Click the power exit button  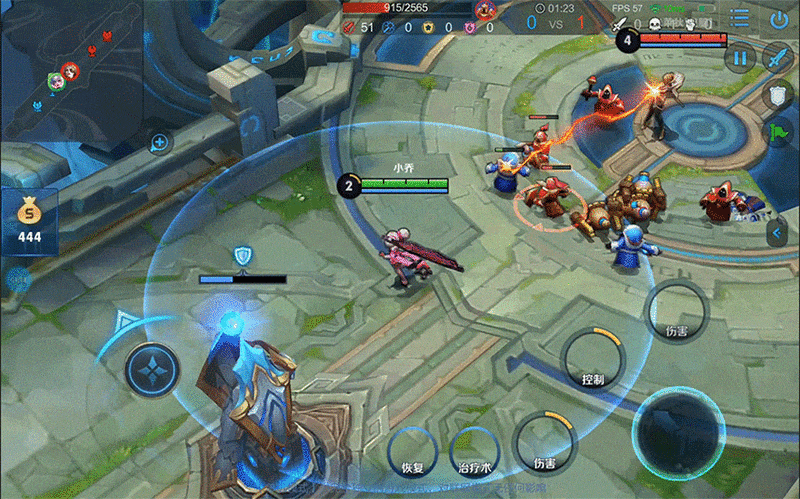click(779, 19)
